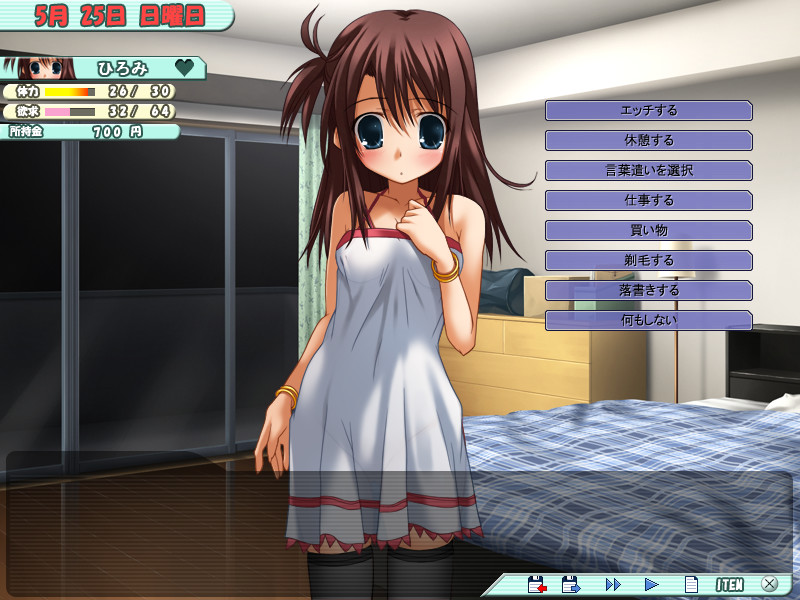Click the floppy disk icon with blue arrow
This screenshot has width=800, height=600.
click(572, 584)
